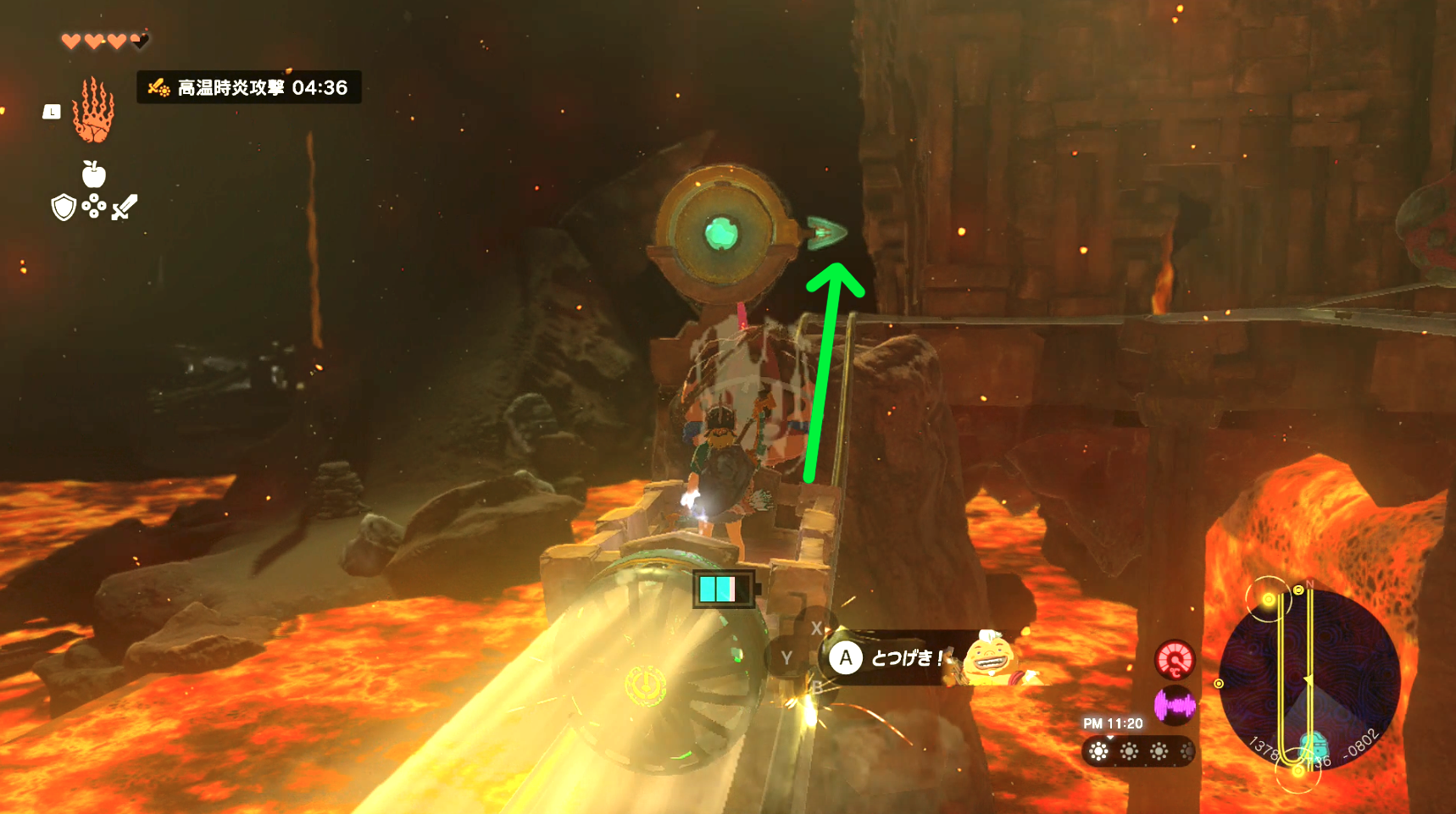Click the apple held-item icon

point(95,174)
